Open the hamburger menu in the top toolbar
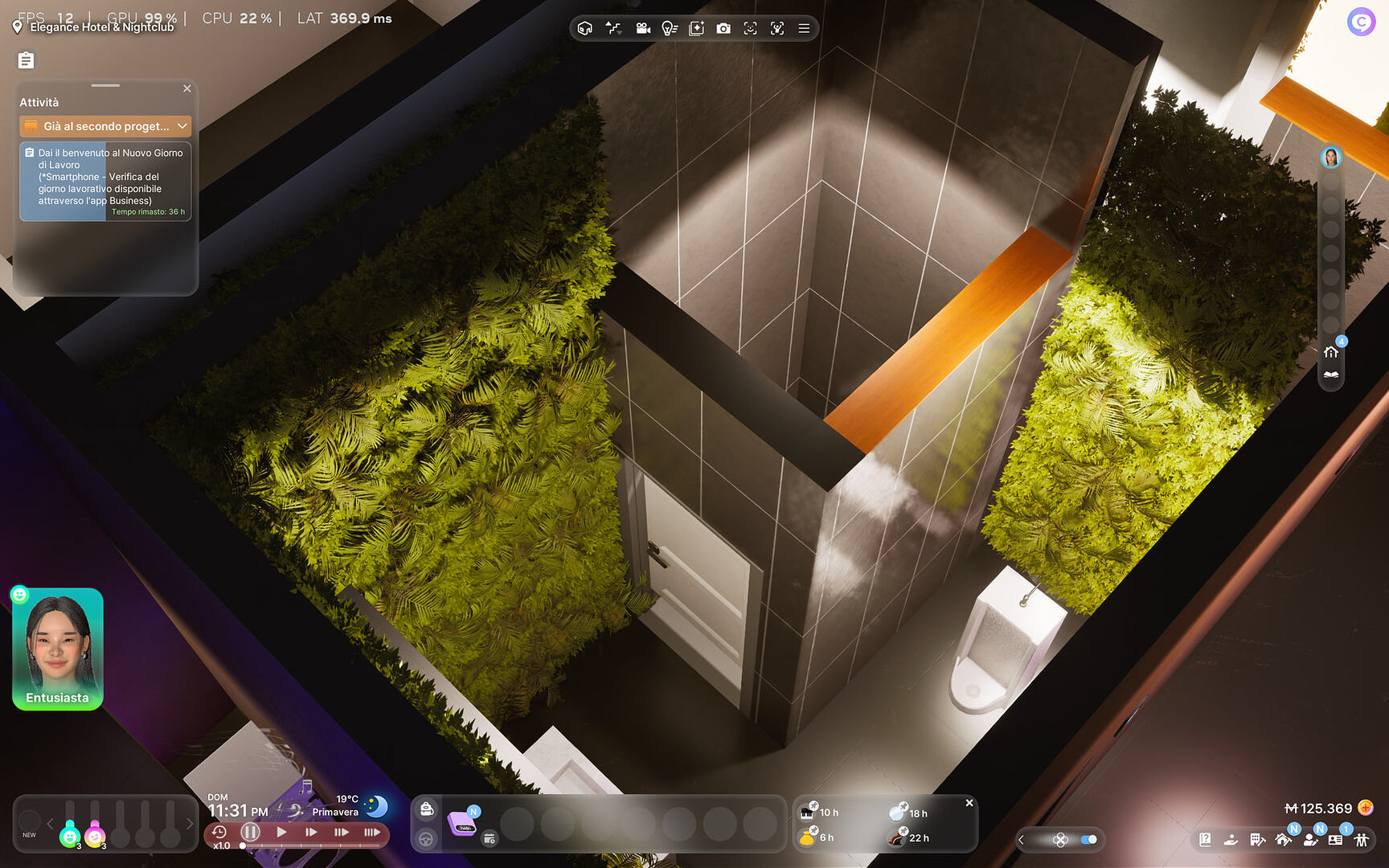 point(804,28)
